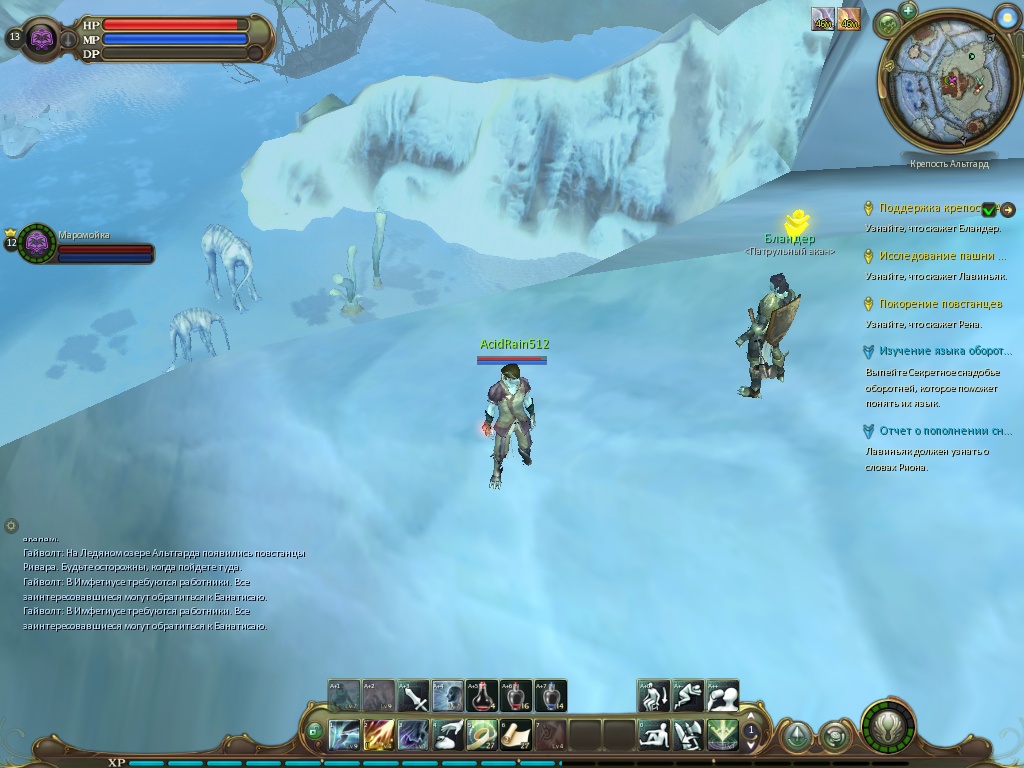Click the green checkmark on quest tracker
Viewport: 1024px width, 768px height.
pyautogui.click(x=989, y=209)
